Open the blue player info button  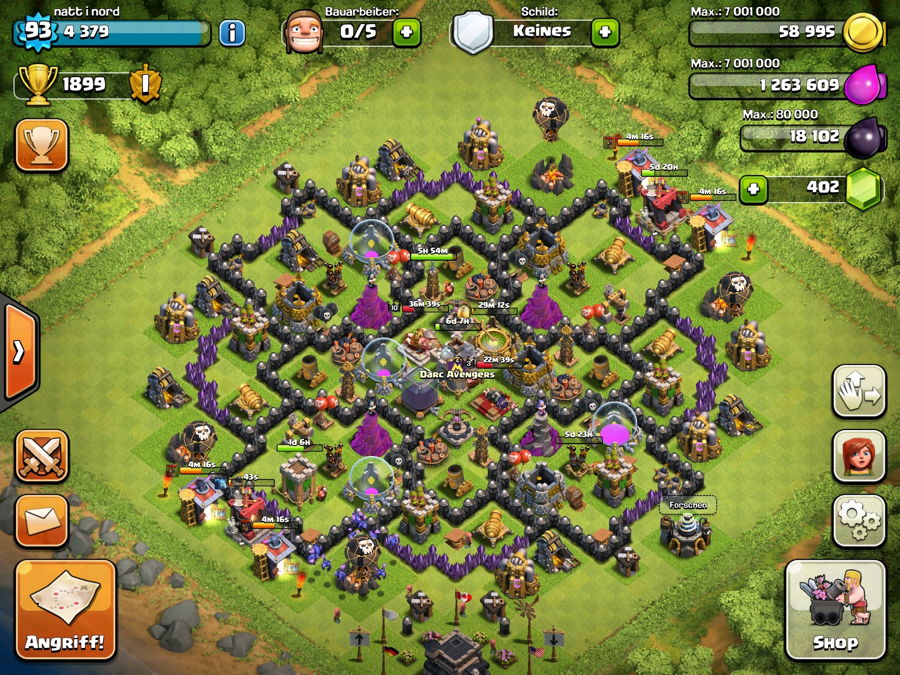click(x=232, y=32)
